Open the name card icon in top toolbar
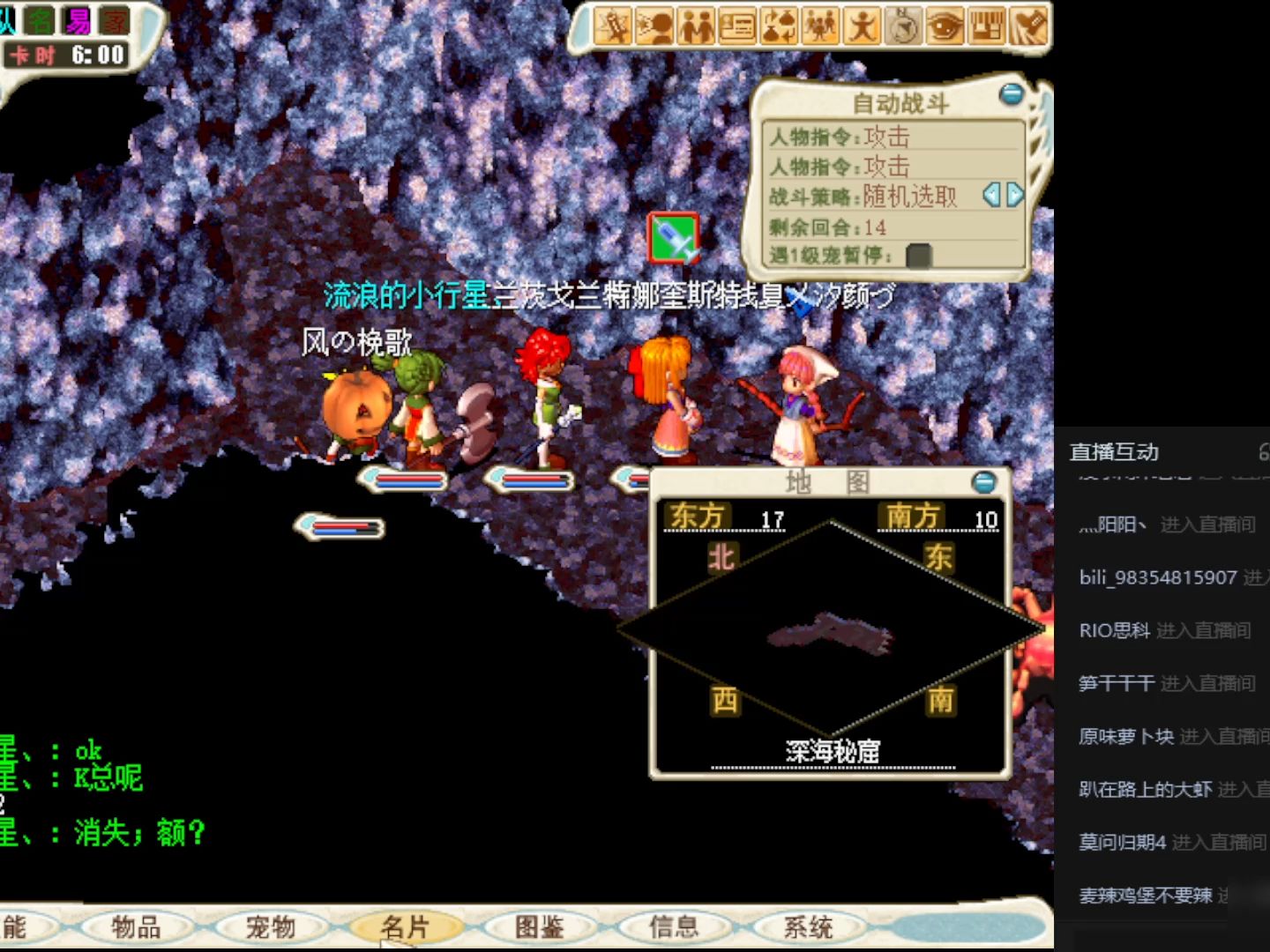The image size is (1270, 952). 737,27
